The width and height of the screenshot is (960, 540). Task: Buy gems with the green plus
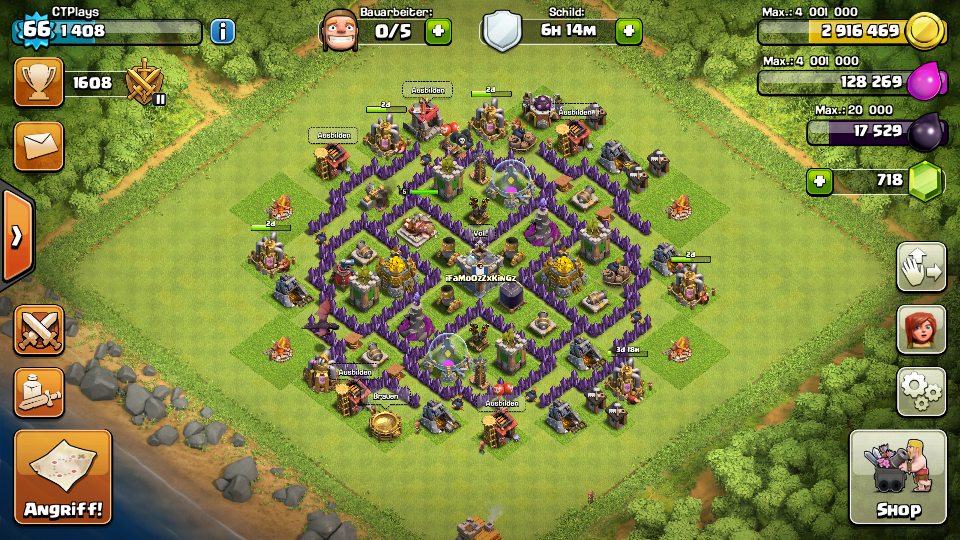coord(820,182)
